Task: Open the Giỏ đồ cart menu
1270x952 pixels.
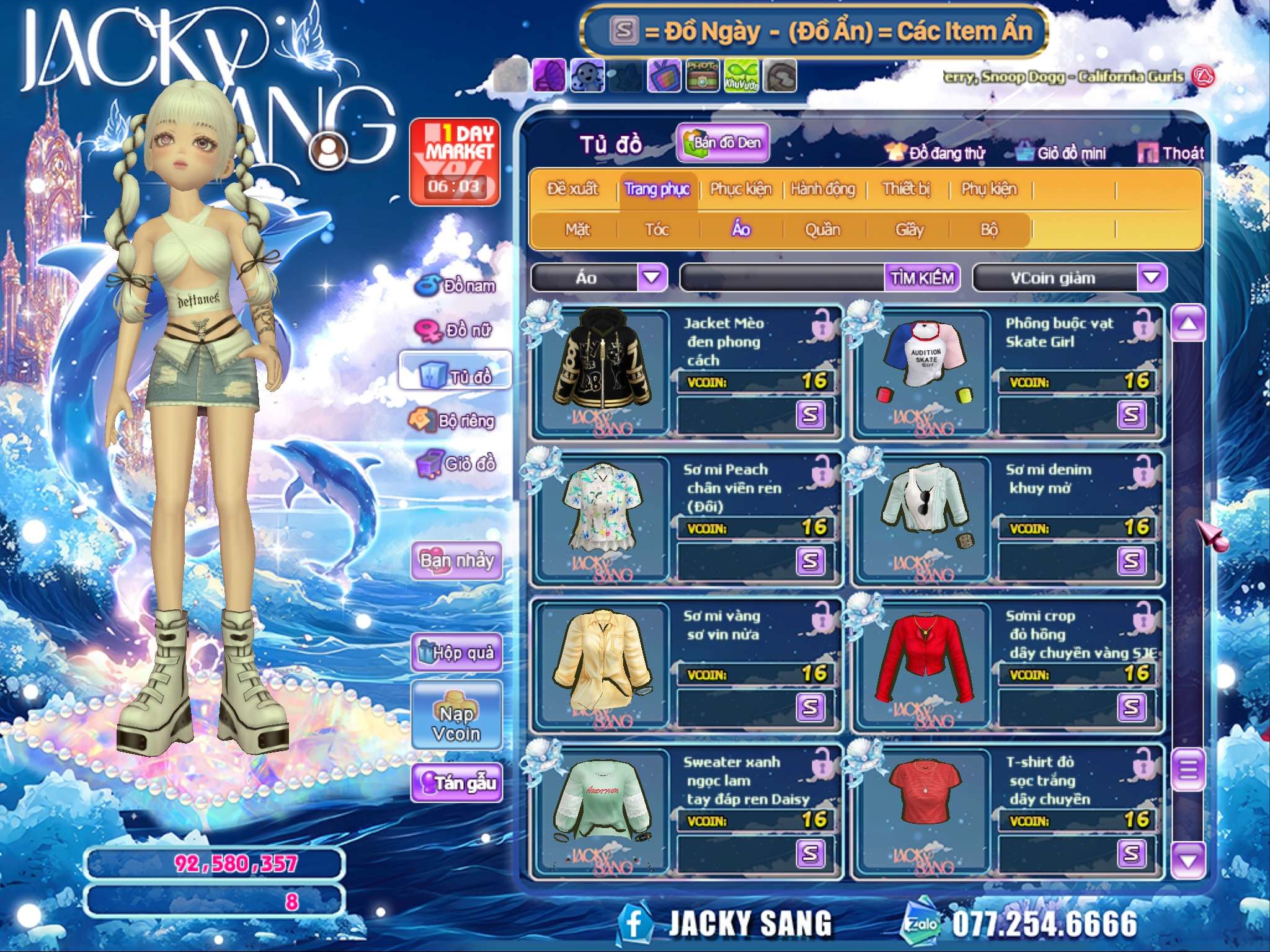Action: pos(458,463)
